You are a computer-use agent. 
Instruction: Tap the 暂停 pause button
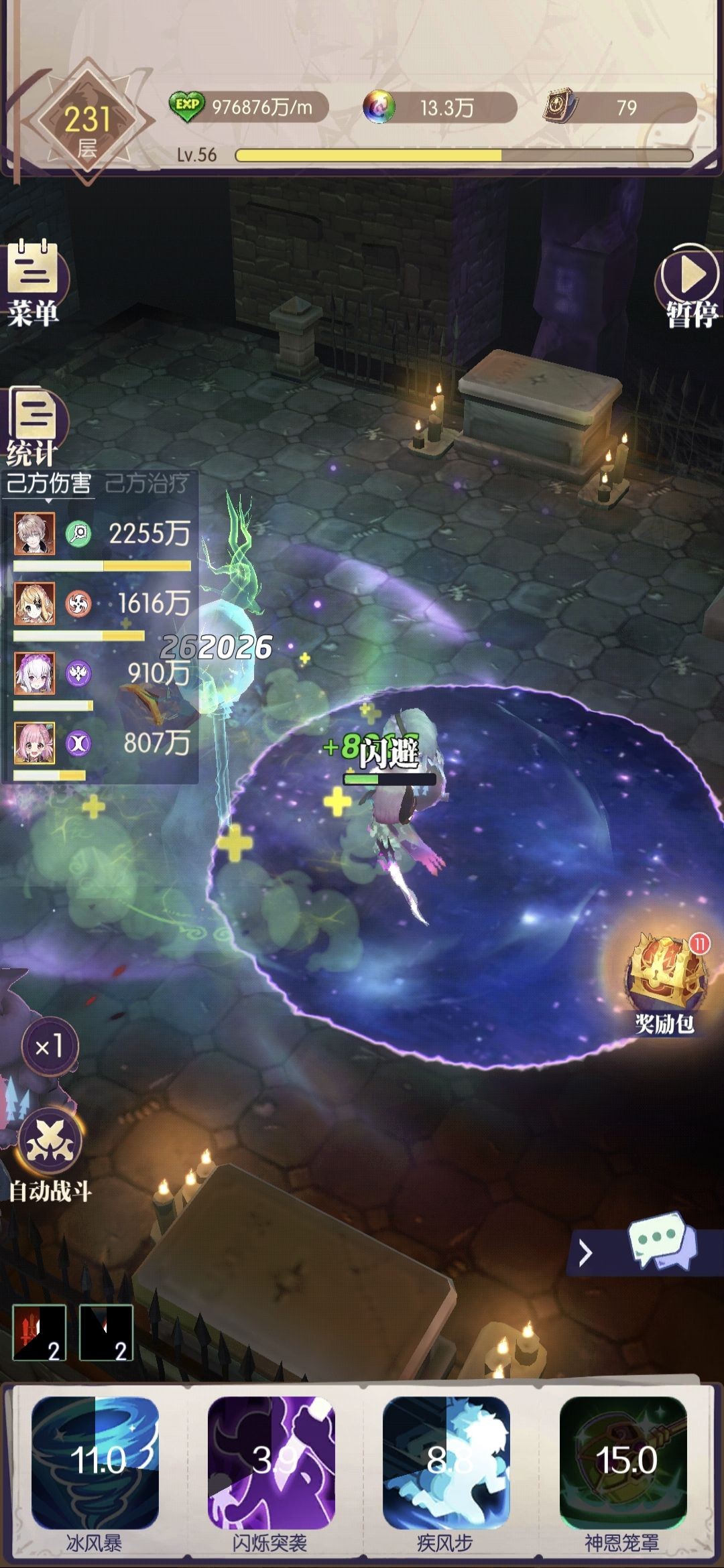point(690,284)
